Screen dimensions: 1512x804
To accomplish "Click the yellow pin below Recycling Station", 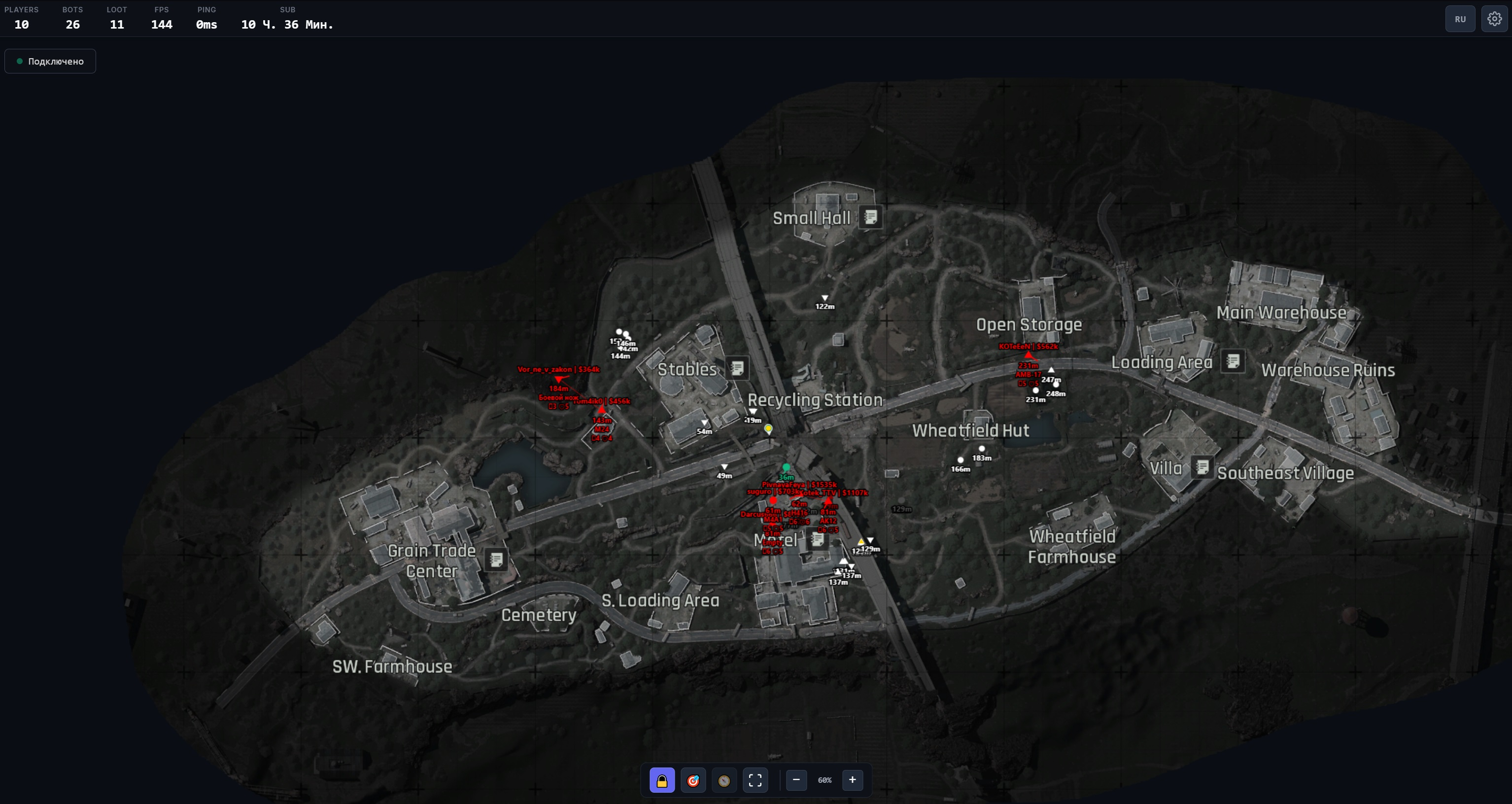I will pyautogui.click(x=768, y=429).
